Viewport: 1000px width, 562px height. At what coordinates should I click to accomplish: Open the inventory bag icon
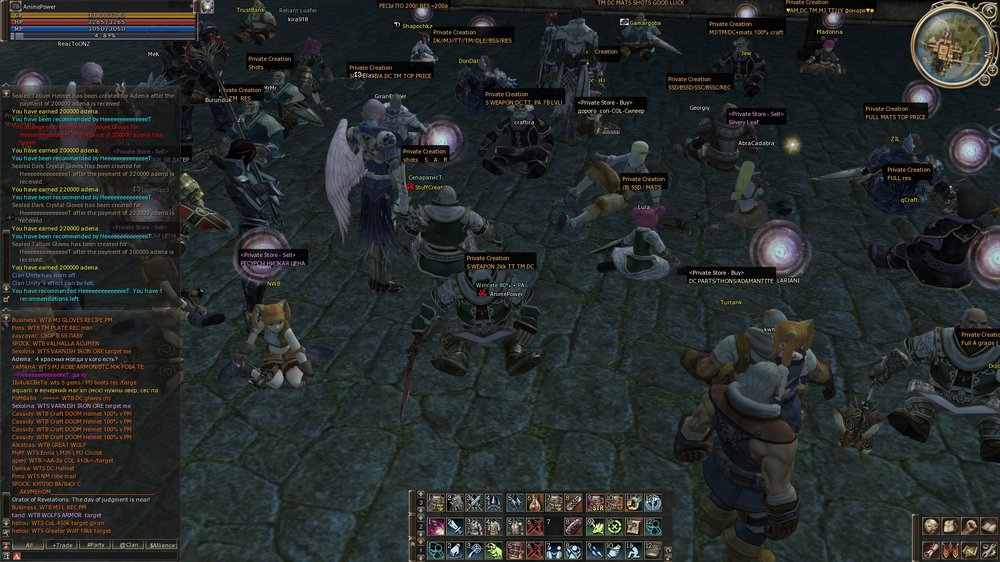(950, 526)
